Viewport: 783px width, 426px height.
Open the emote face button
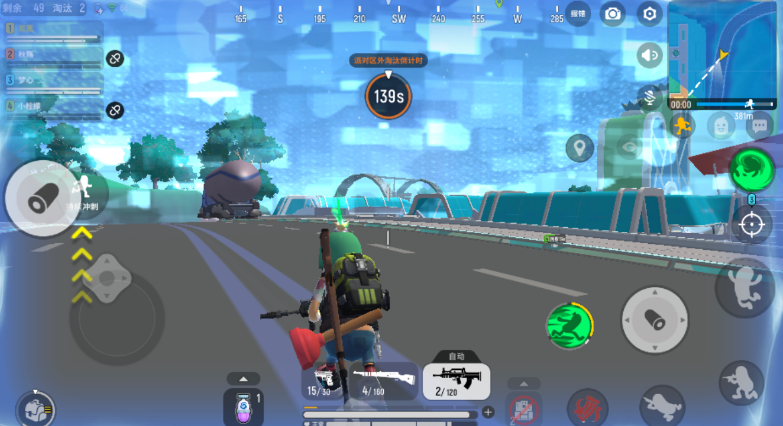point(721,125)
